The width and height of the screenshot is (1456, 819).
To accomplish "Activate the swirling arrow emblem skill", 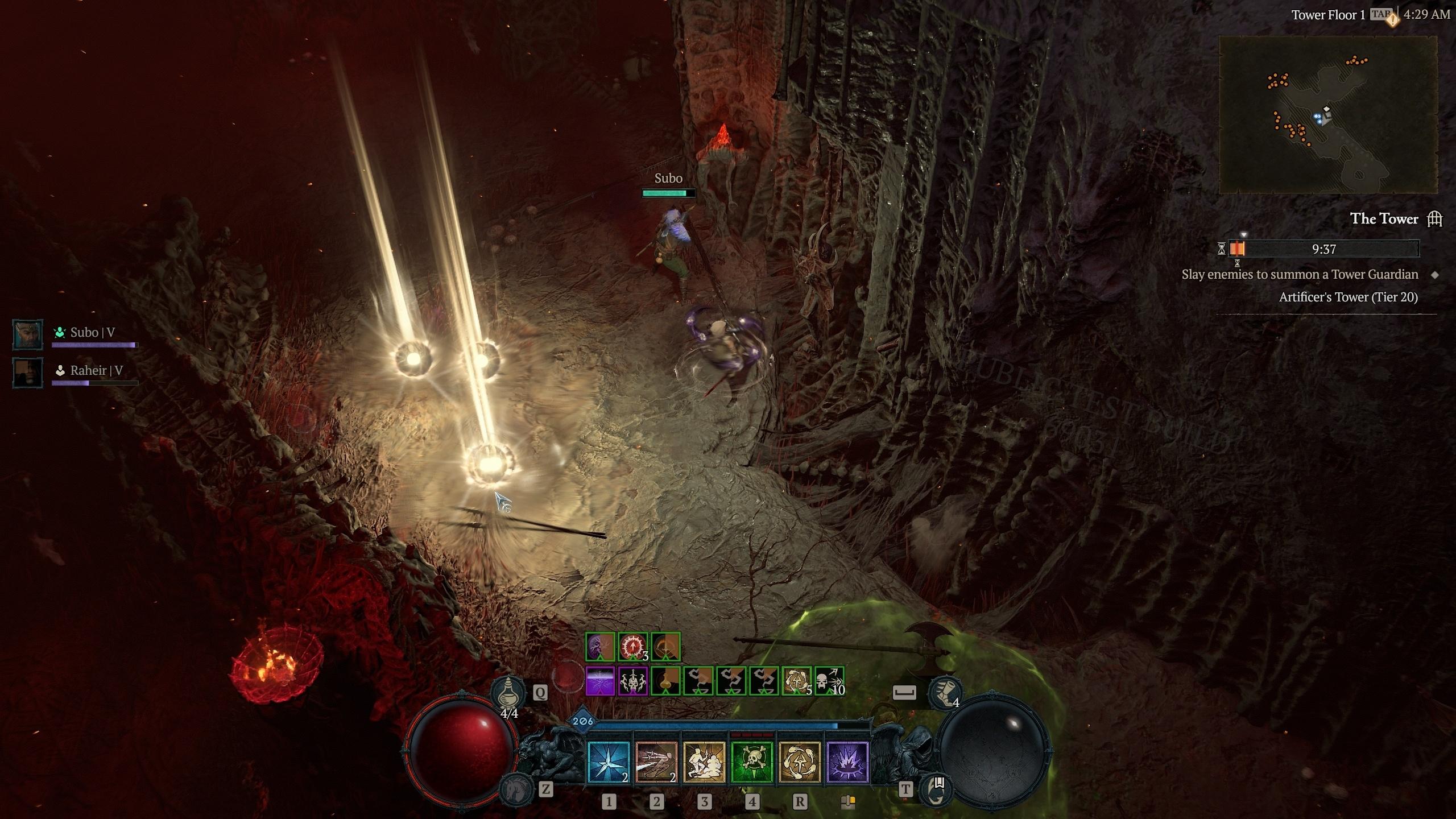I will coord(800,762).
